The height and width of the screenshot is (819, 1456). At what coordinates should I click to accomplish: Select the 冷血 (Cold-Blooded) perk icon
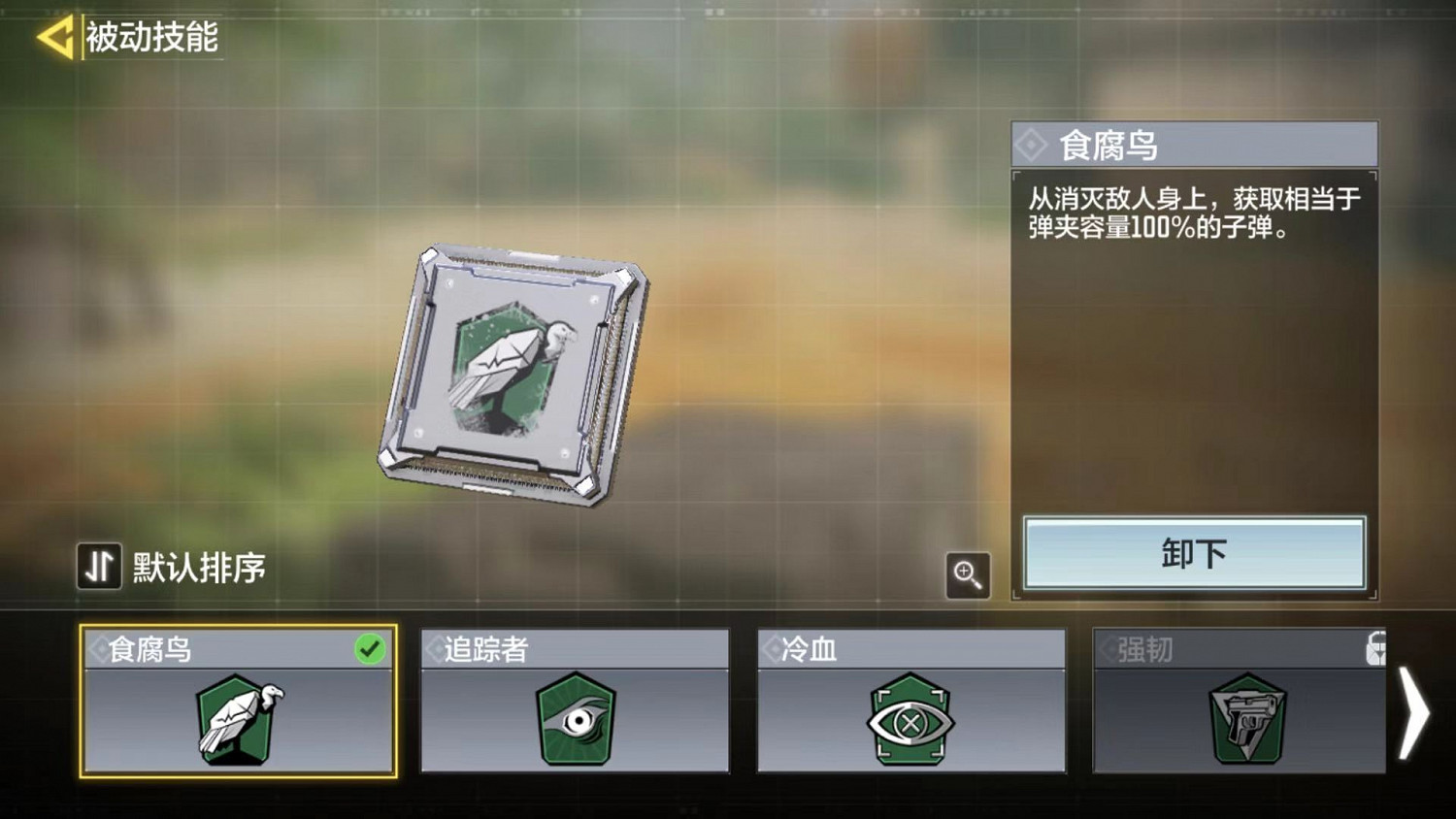(x=910, y=723)
